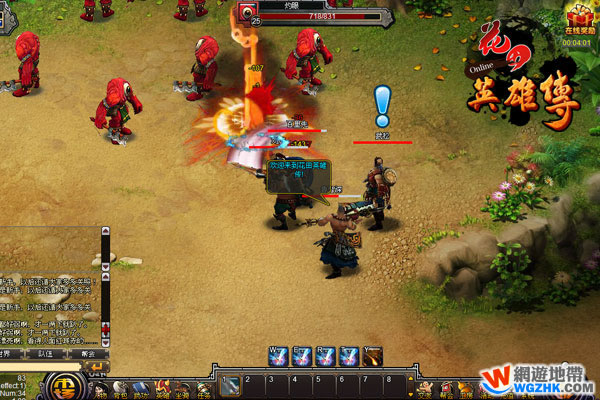The width and height of the screenshot is (600, 400).
Task: Activate the T skill icon
Action: pyautogui.click(x=349, y=355)
